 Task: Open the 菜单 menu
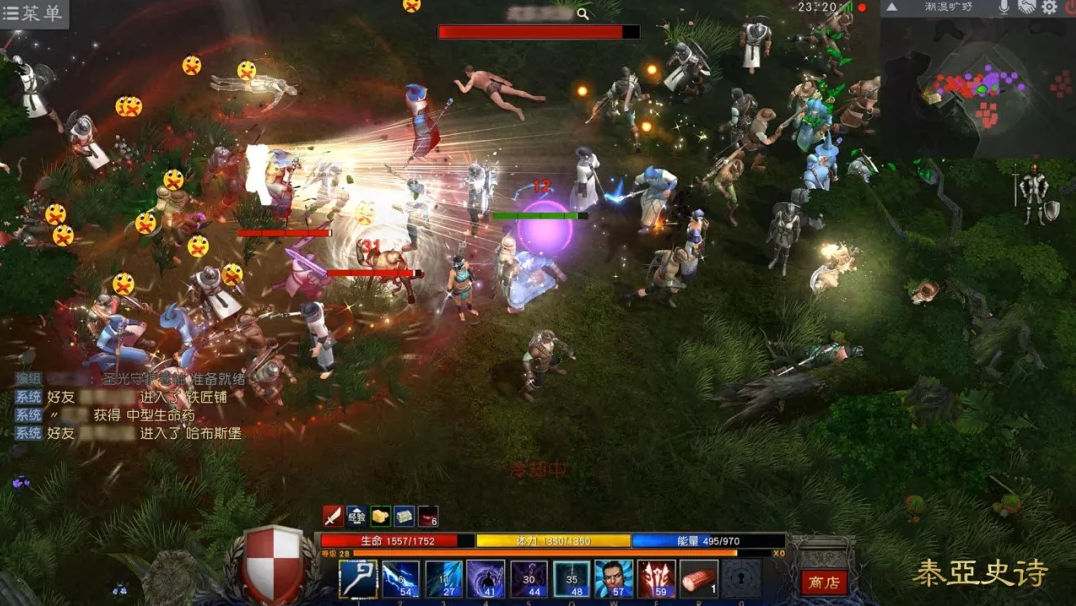33,14
